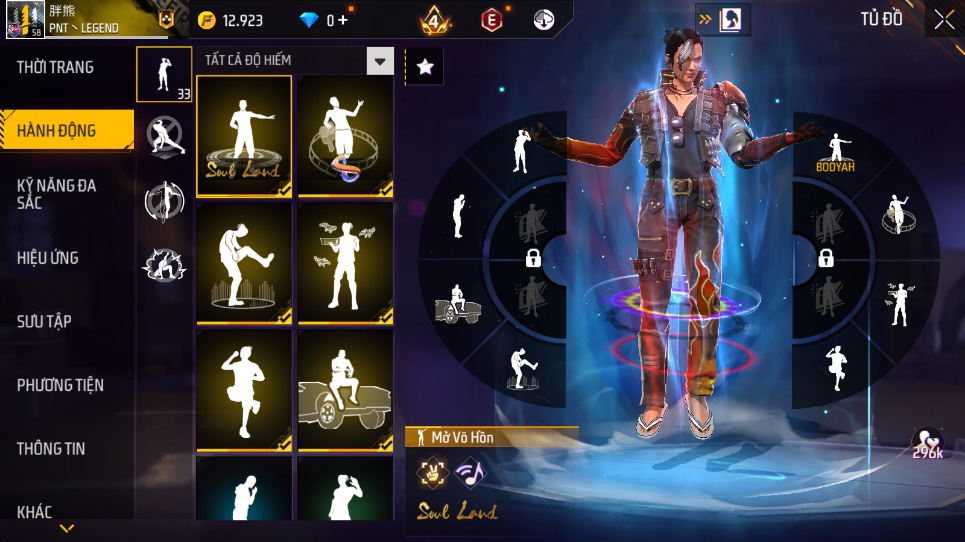Click the gold coin balance
This screenshot has height=542, width=965.
coord(230,19)
